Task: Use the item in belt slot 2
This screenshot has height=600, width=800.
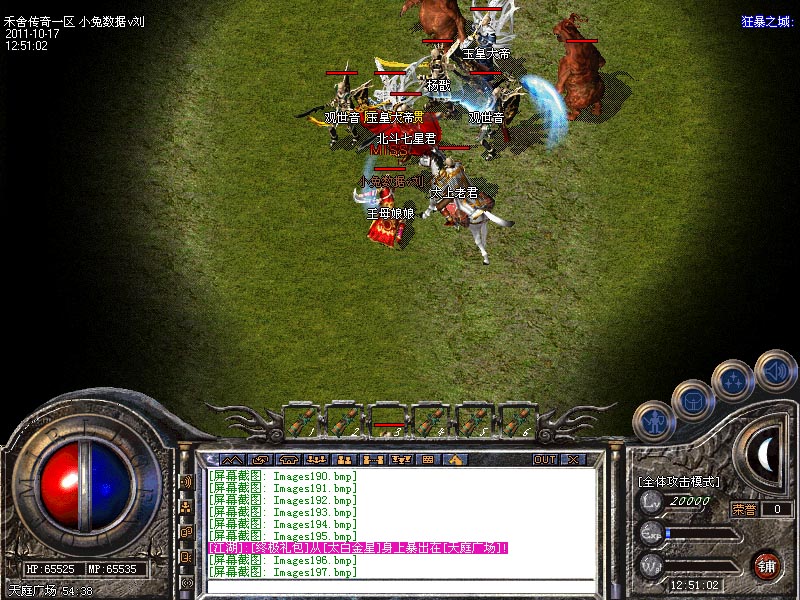Action: [345, 418]
